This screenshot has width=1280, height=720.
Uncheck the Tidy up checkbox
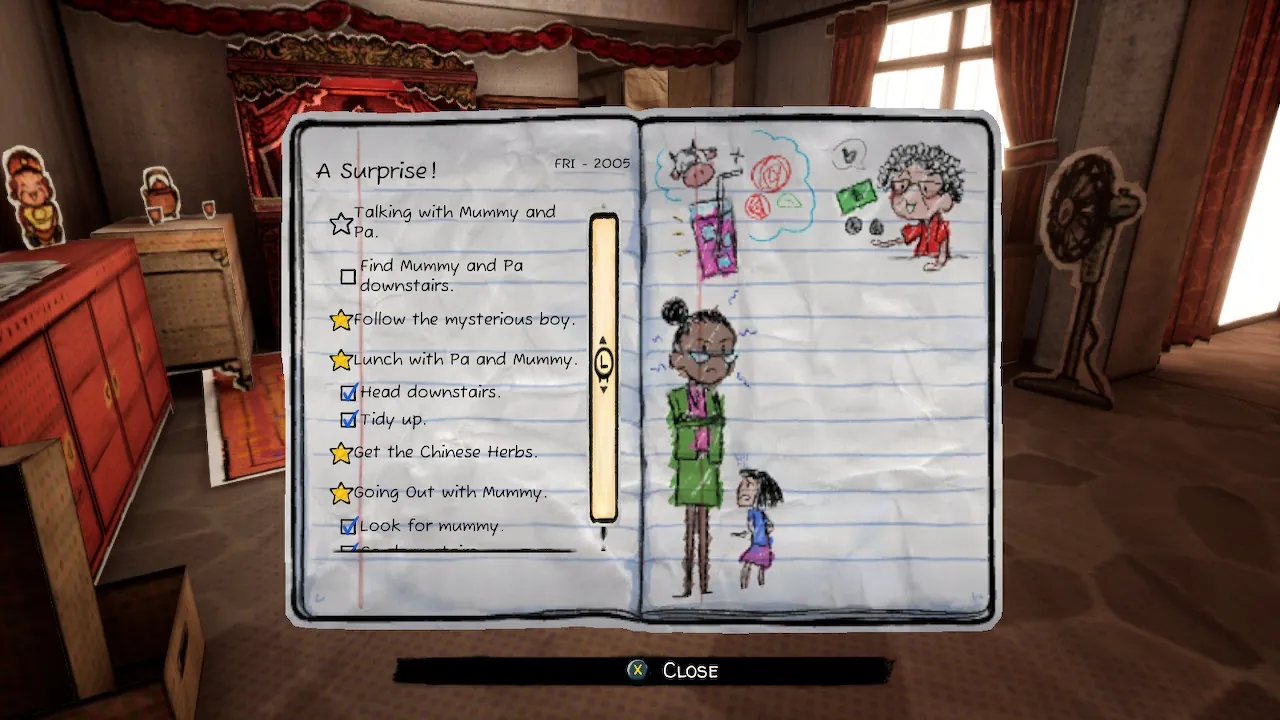[x=348, y=420]
